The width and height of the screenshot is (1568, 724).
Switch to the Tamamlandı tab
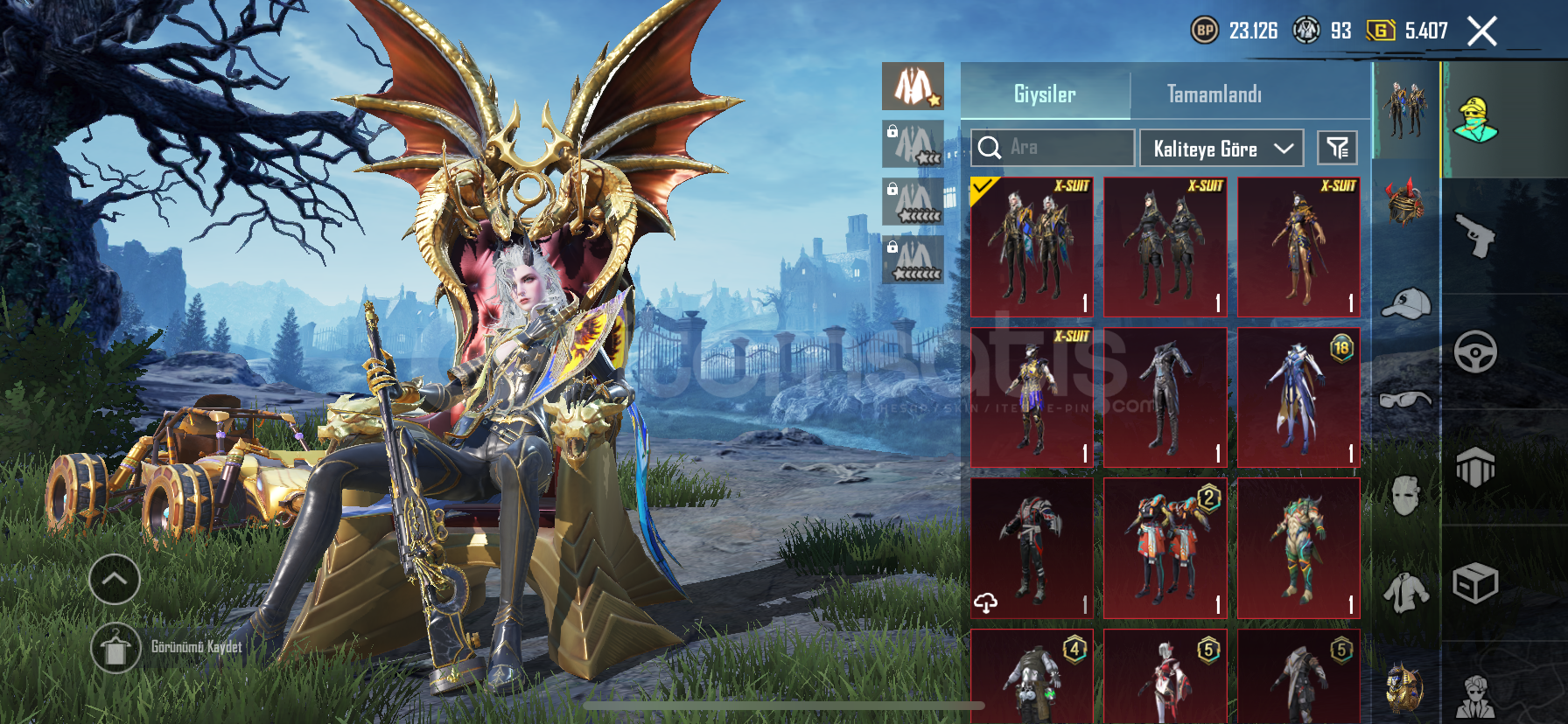tap(1214, 94)
